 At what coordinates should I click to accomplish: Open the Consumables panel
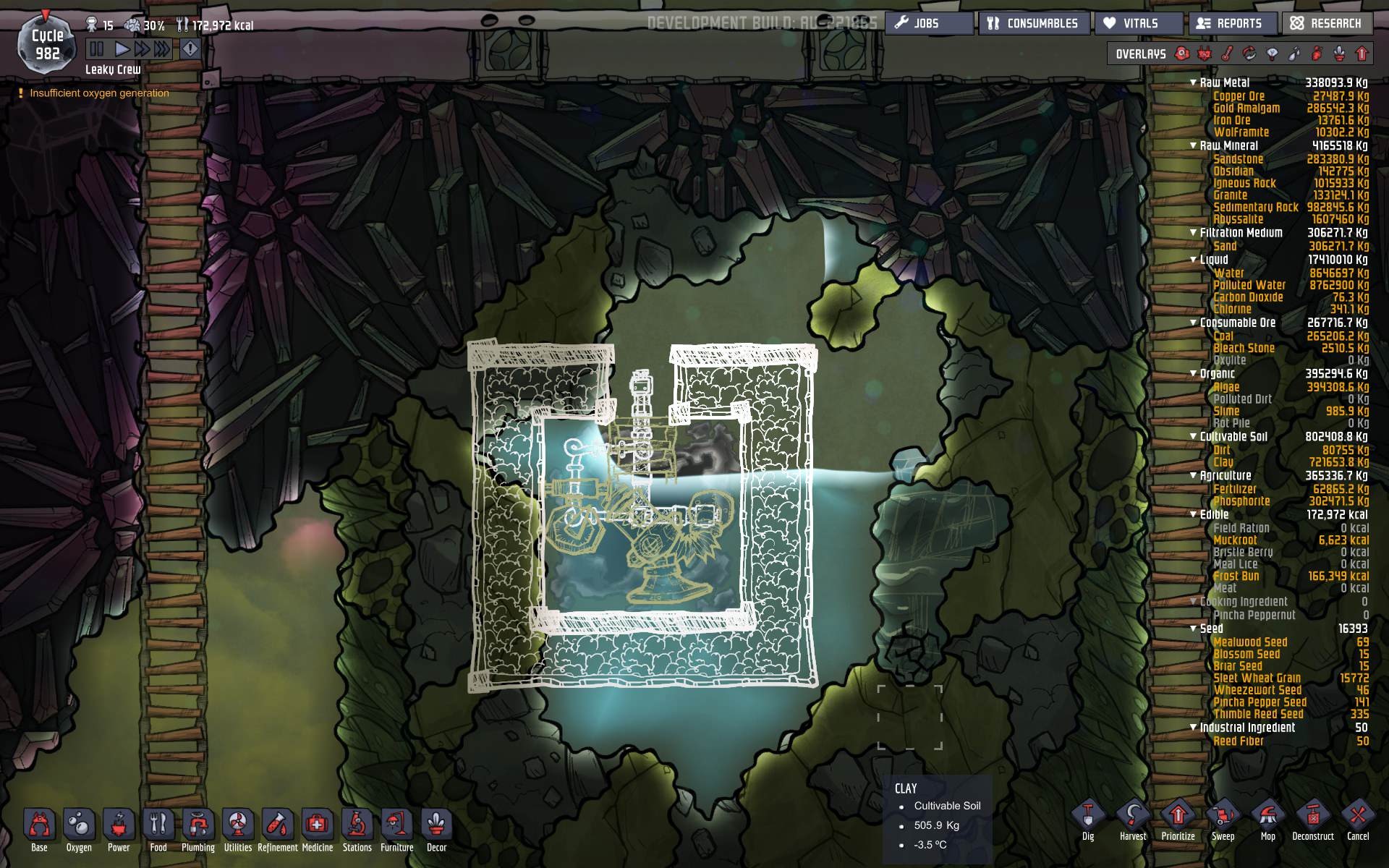tap(1035, 23)
